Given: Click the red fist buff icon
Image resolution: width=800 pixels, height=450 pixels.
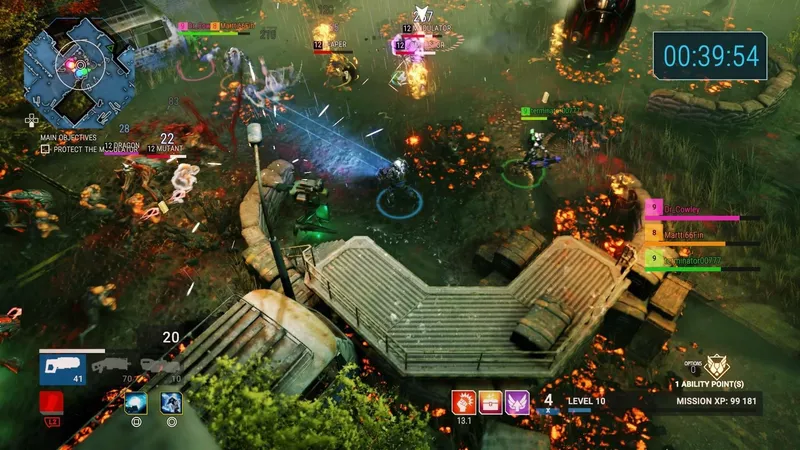Looking at the screenshot, I should (464, 401).
